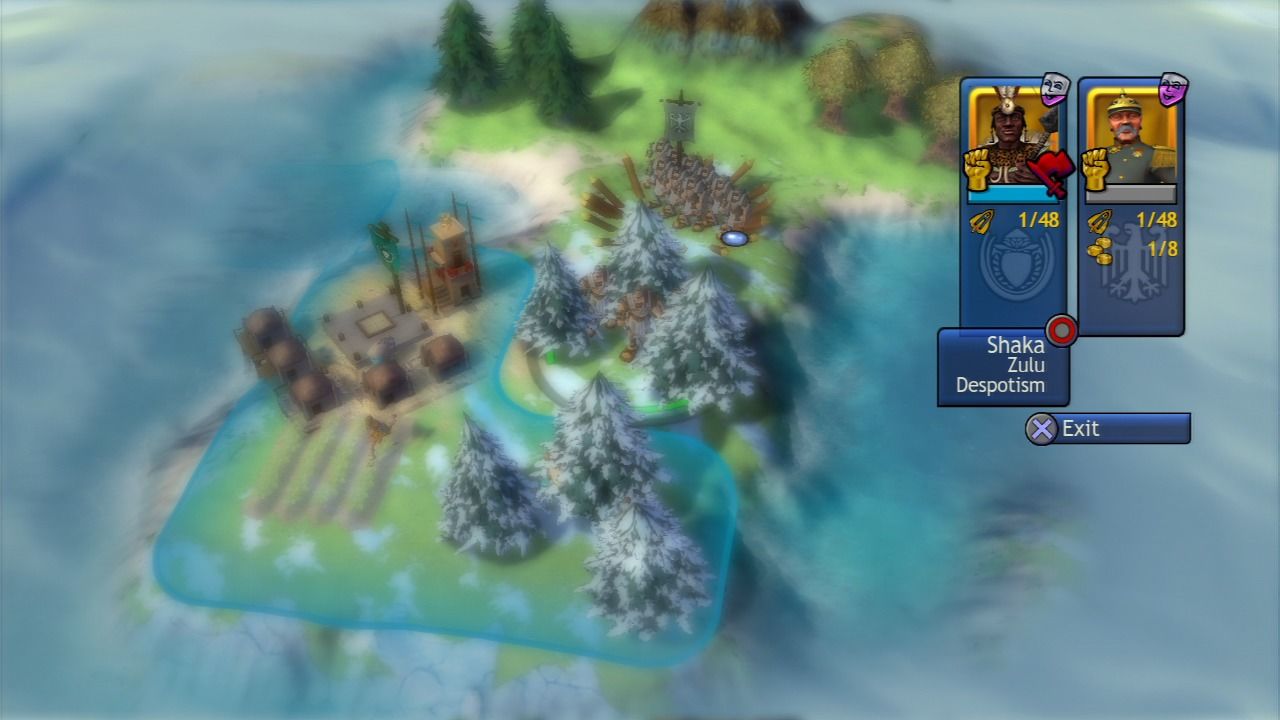Viewport: 1280px width, 720px height.
Task: Click the golden fist icon on Shaka's portrait
Action: click(x=980, y=168)
